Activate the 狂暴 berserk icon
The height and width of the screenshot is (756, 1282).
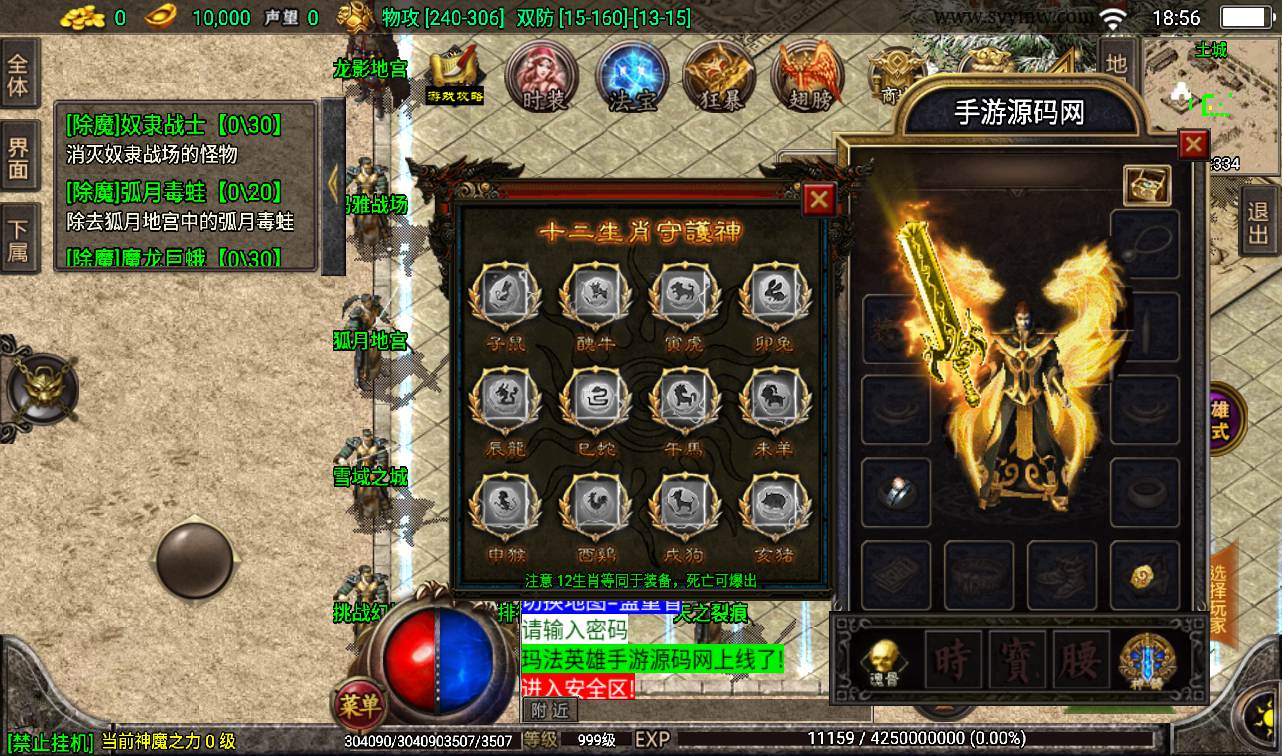pos(719,77)
